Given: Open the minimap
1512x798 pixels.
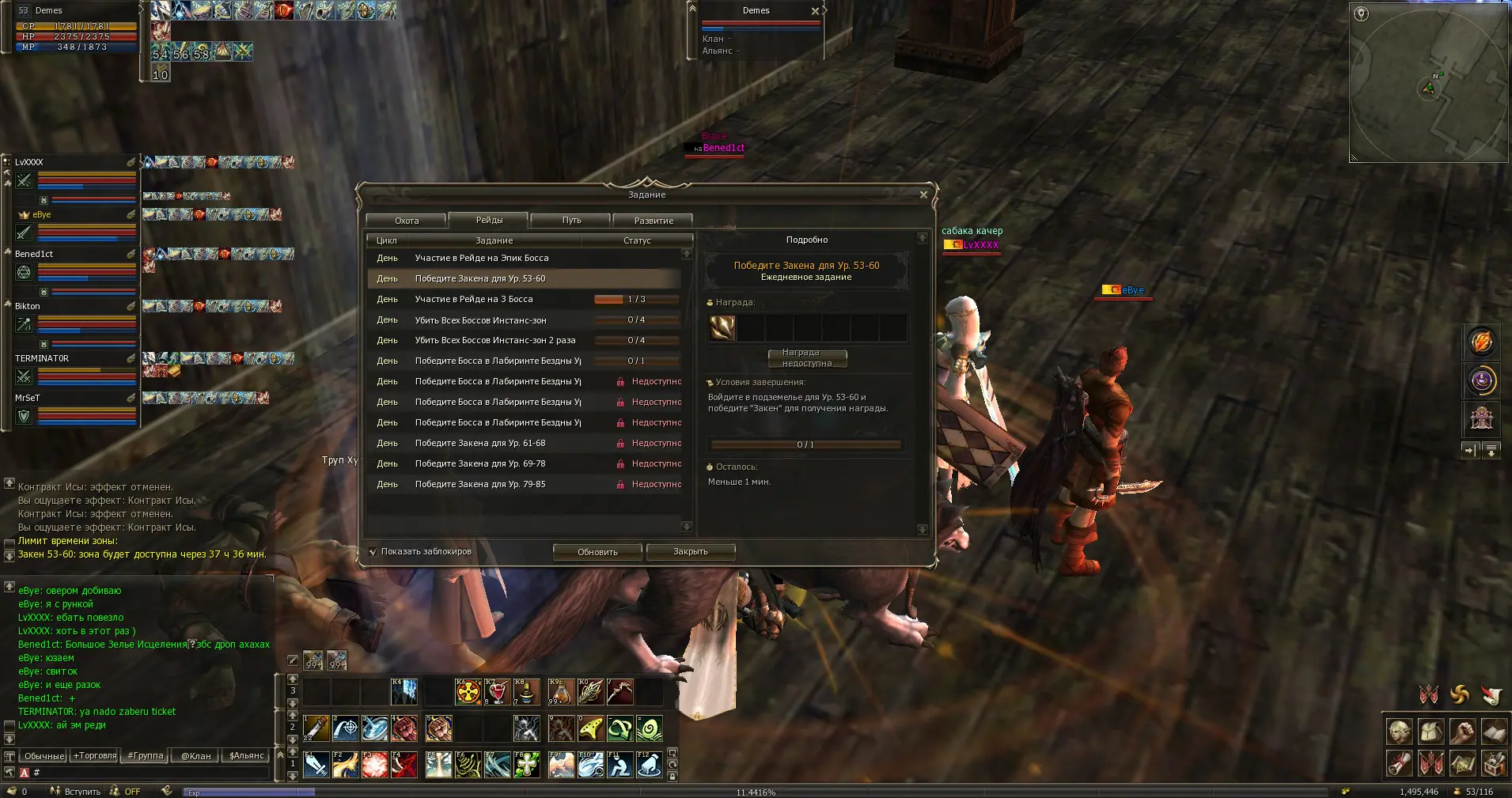Looking at the screenshot, I should pyautogui.click(x=1428, y=82).
